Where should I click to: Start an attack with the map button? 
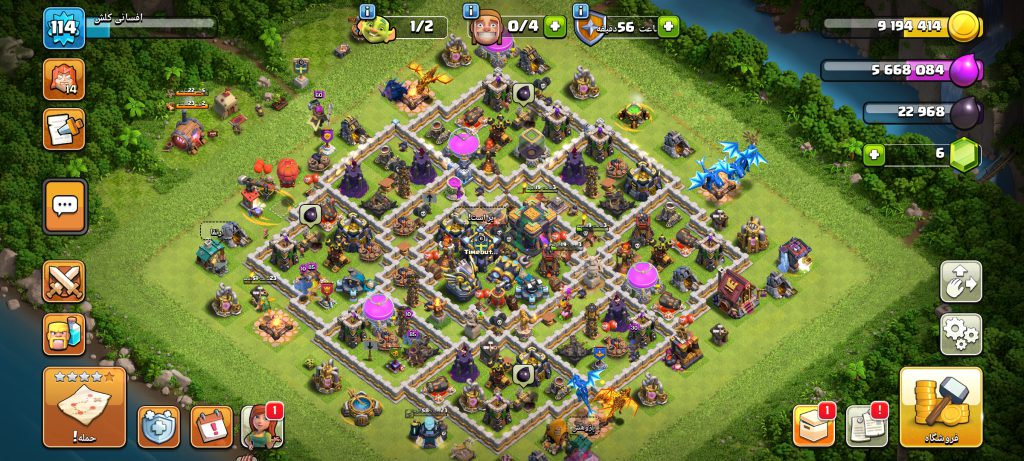84,406
